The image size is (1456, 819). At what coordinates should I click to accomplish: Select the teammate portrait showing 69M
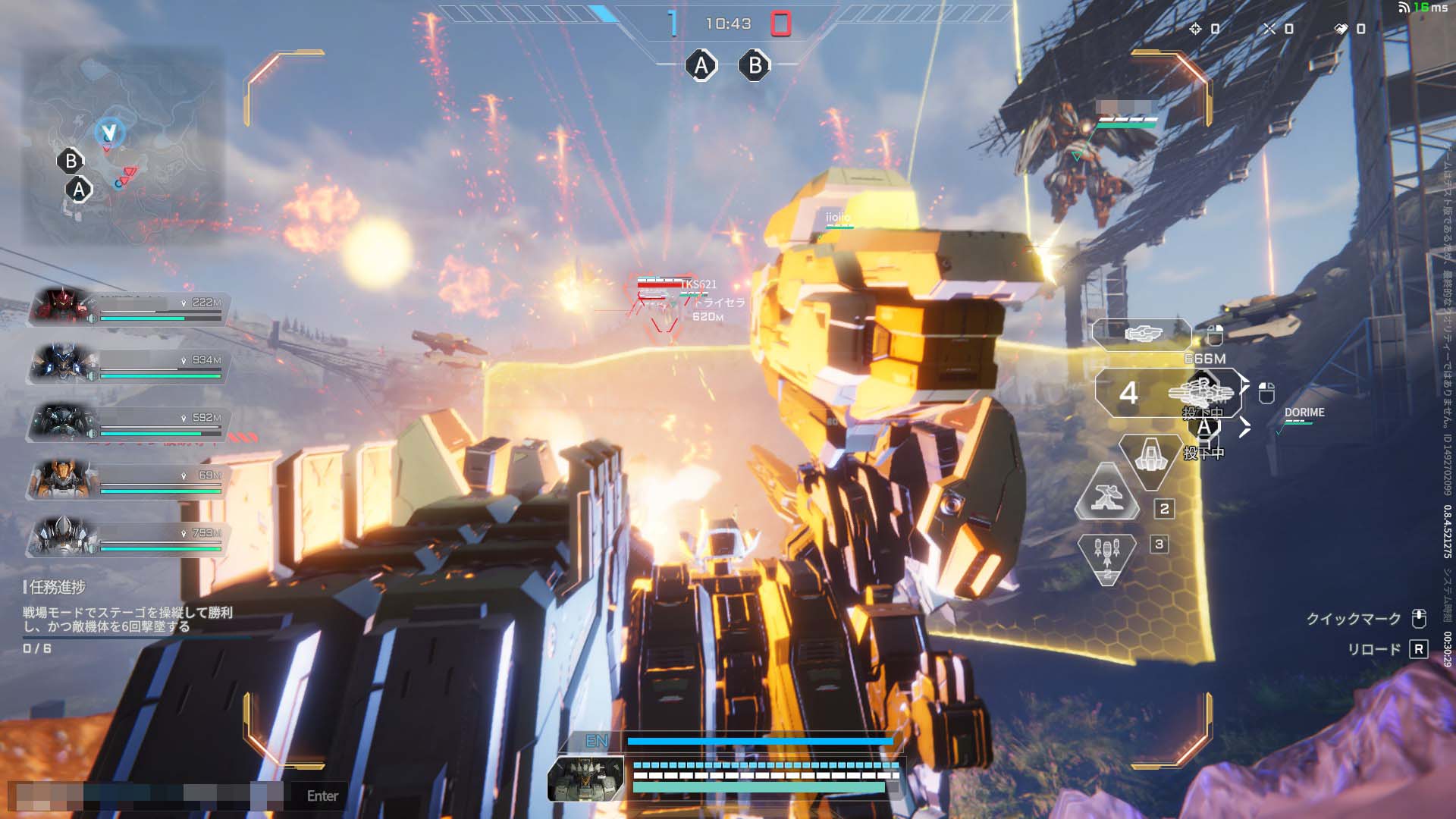pyautogui.click(x=62, y=479)
